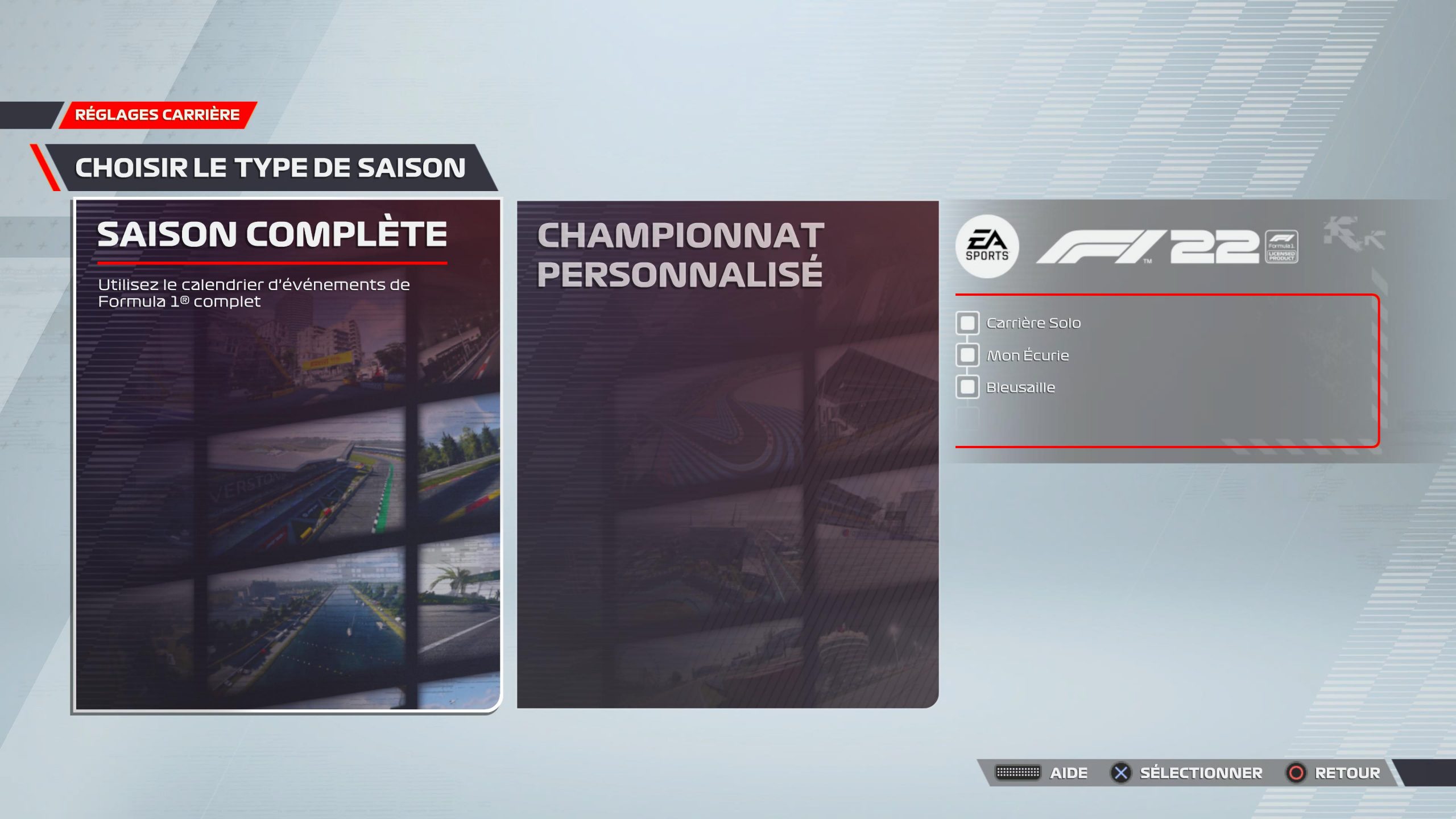Select the Saison Complète season type

click(287, 455)
